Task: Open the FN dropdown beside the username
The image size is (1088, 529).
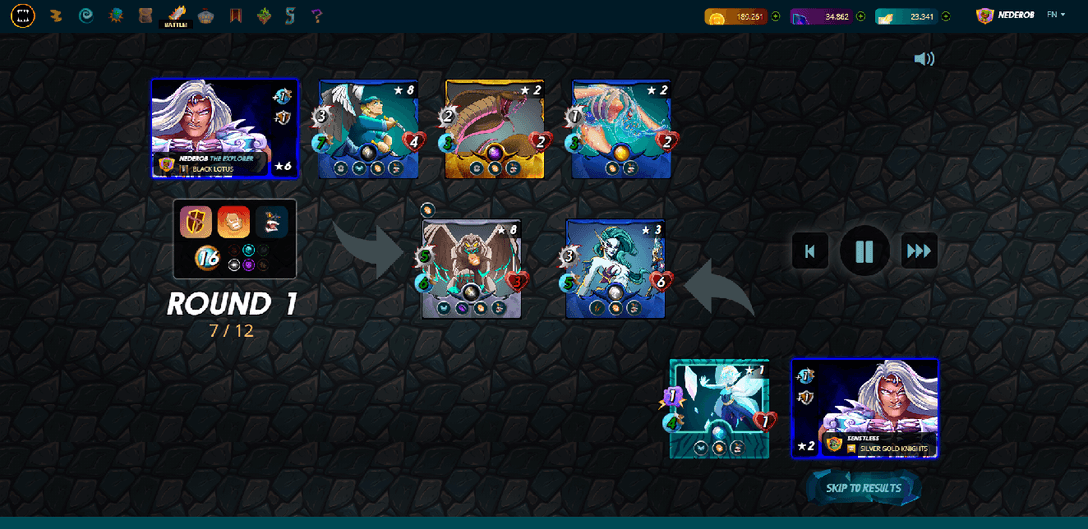Action: click(x=1055, y=15)
